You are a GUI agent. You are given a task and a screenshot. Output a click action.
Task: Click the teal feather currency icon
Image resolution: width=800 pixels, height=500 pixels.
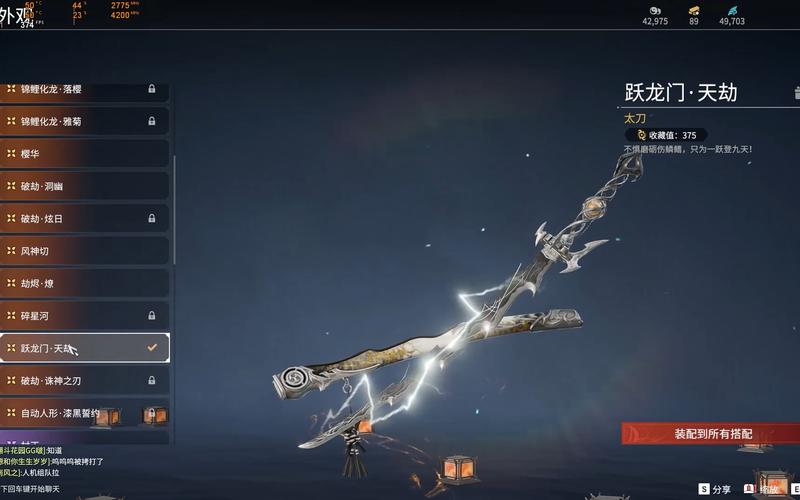[x=732, y=10]
